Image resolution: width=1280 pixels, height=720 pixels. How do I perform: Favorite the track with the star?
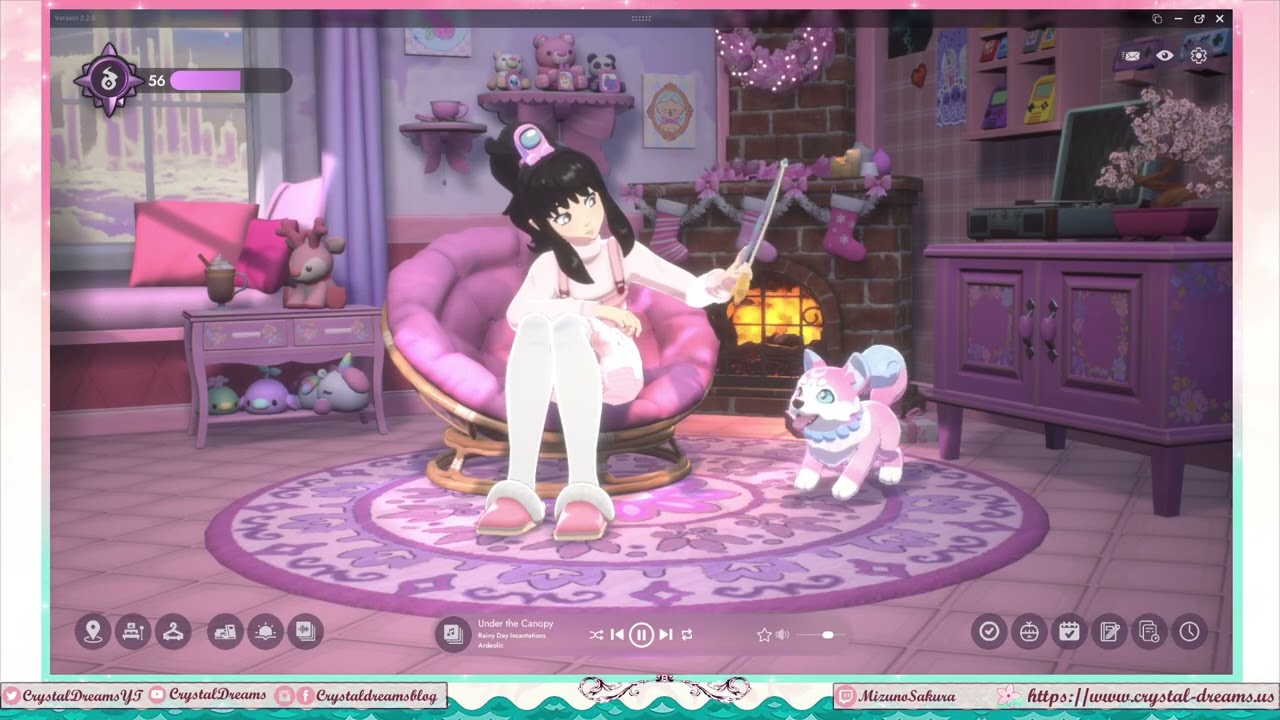click(764, 635)
